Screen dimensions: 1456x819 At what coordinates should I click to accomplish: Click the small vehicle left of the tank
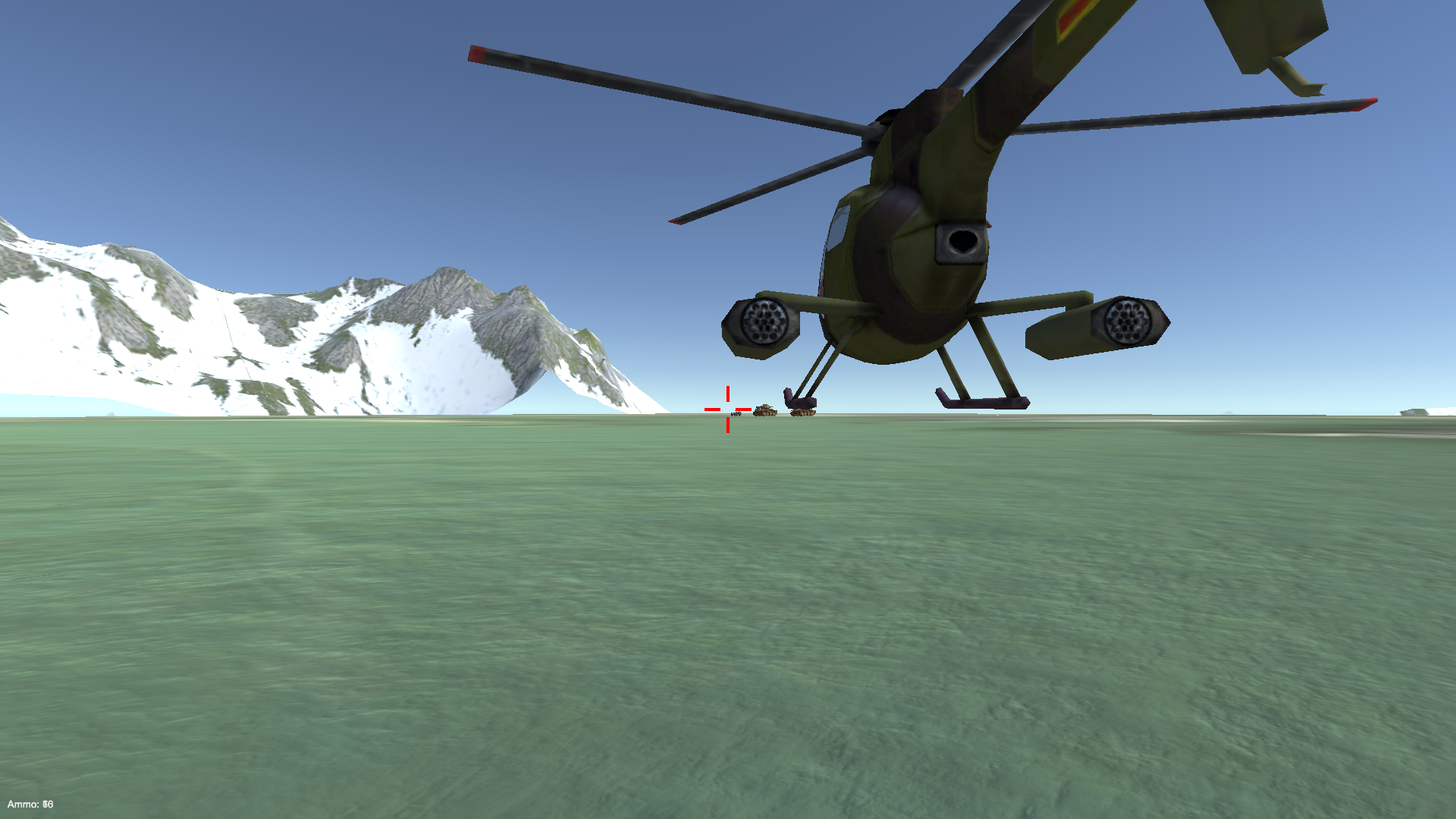pyautogui.click(x=736, y=413)
